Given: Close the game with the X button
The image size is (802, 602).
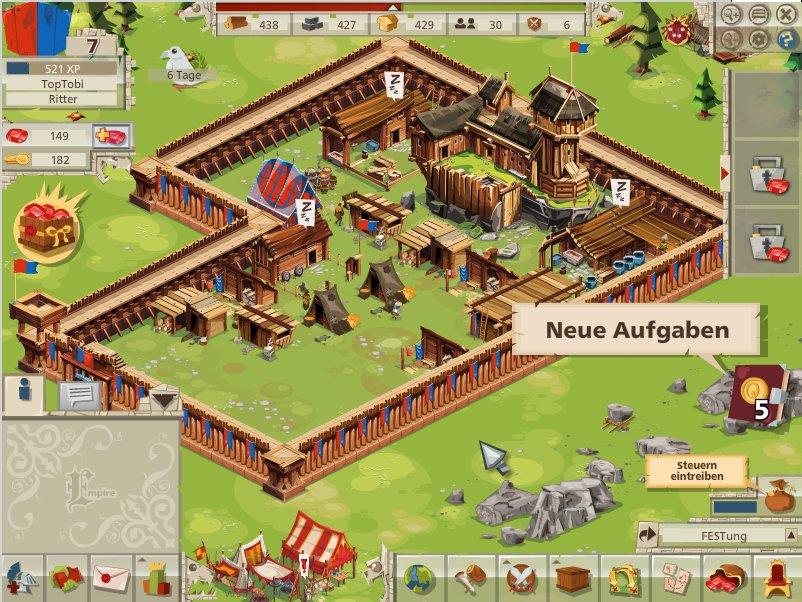Looking at the screenshot, I should coord(784,15).
